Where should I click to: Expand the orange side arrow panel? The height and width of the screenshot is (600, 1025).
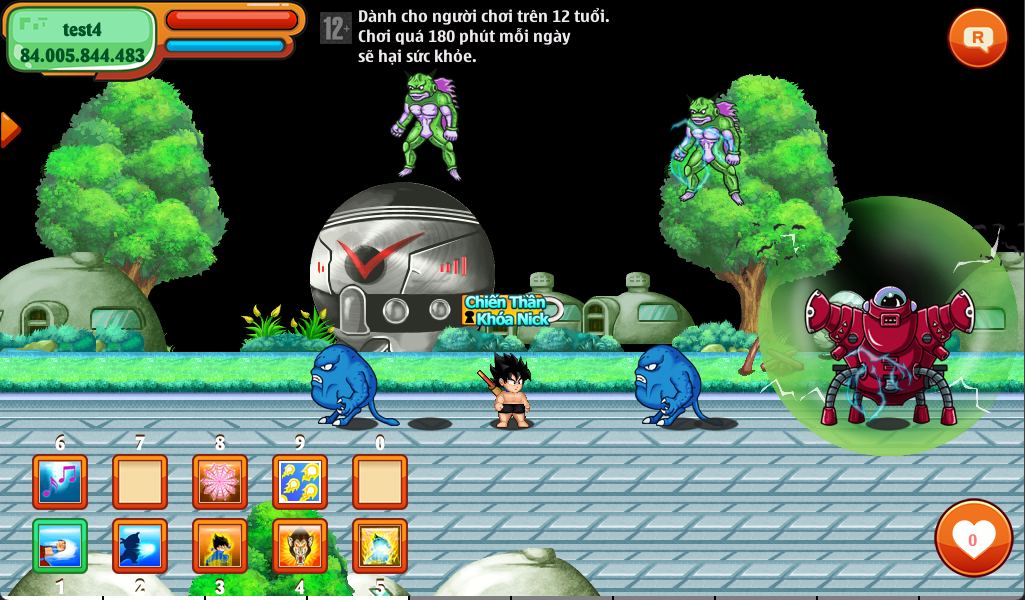coord(9,129)
